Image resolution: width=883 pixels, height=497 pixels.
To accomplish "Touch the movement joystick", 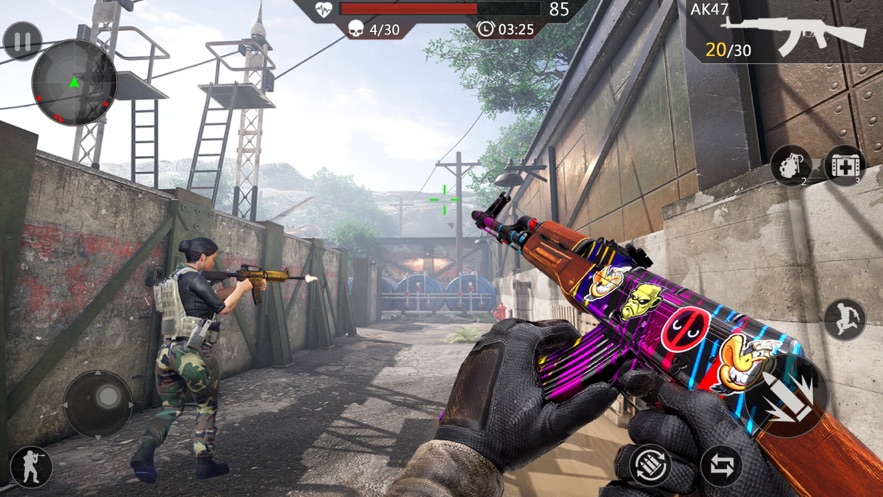I will pyautogui.click(x=98, y=405).
